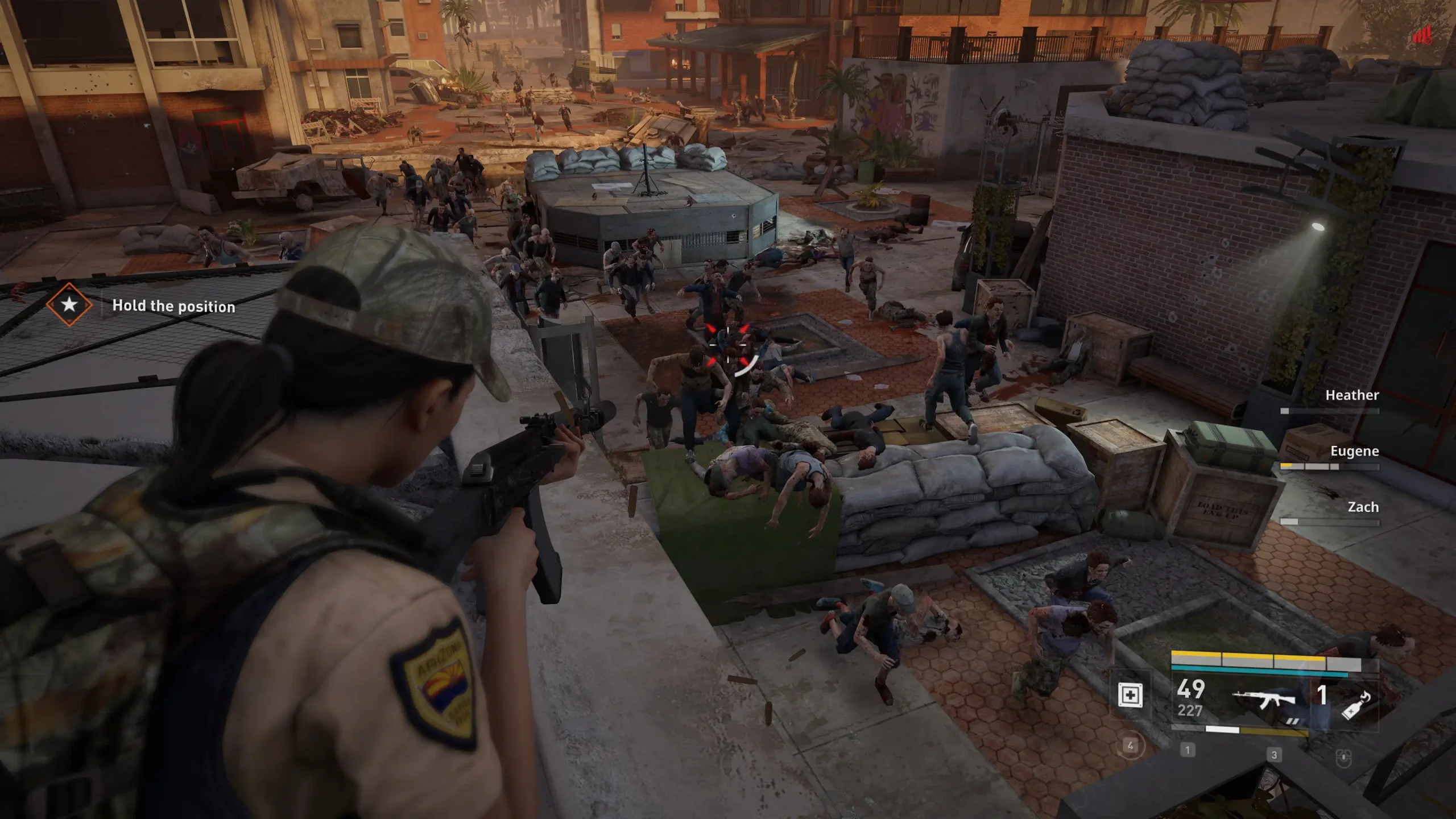
Task: Click the red connection signal icon
Action: point(1422,36)
